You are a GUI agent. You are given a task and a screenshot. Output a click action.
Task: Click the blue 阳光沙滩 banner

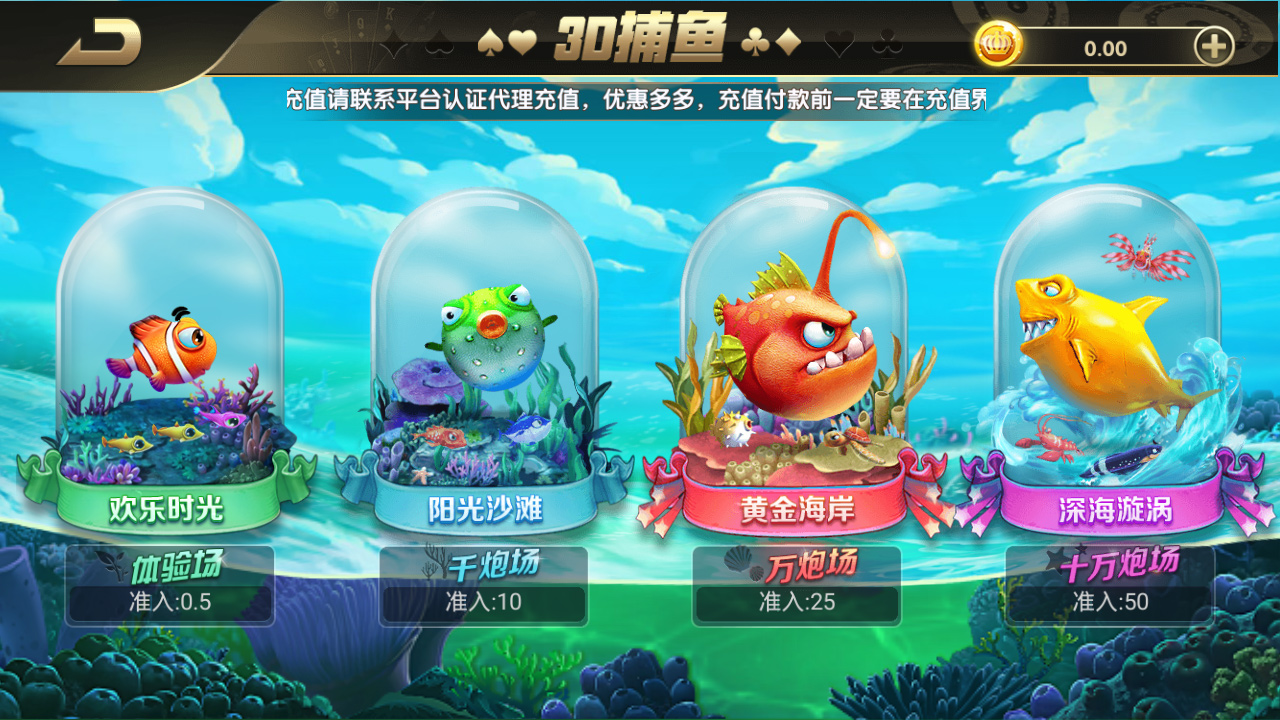click(x=485, y=508)
